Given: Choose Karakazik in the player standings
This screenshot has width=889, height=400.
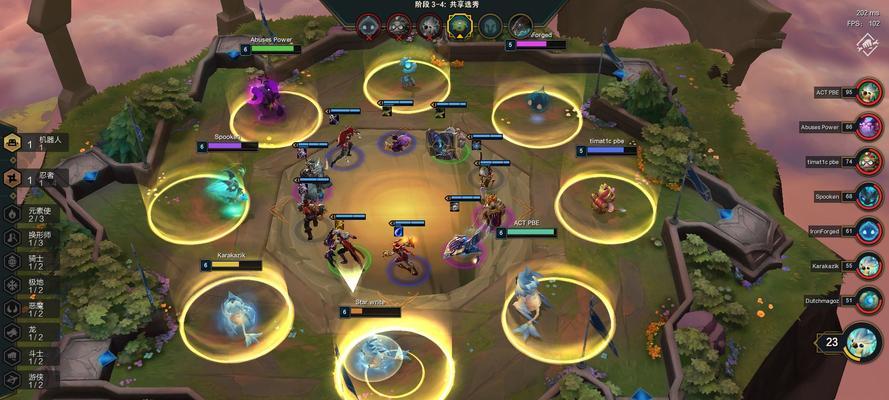Looking at the screenshot, I should tap(869, 266).
